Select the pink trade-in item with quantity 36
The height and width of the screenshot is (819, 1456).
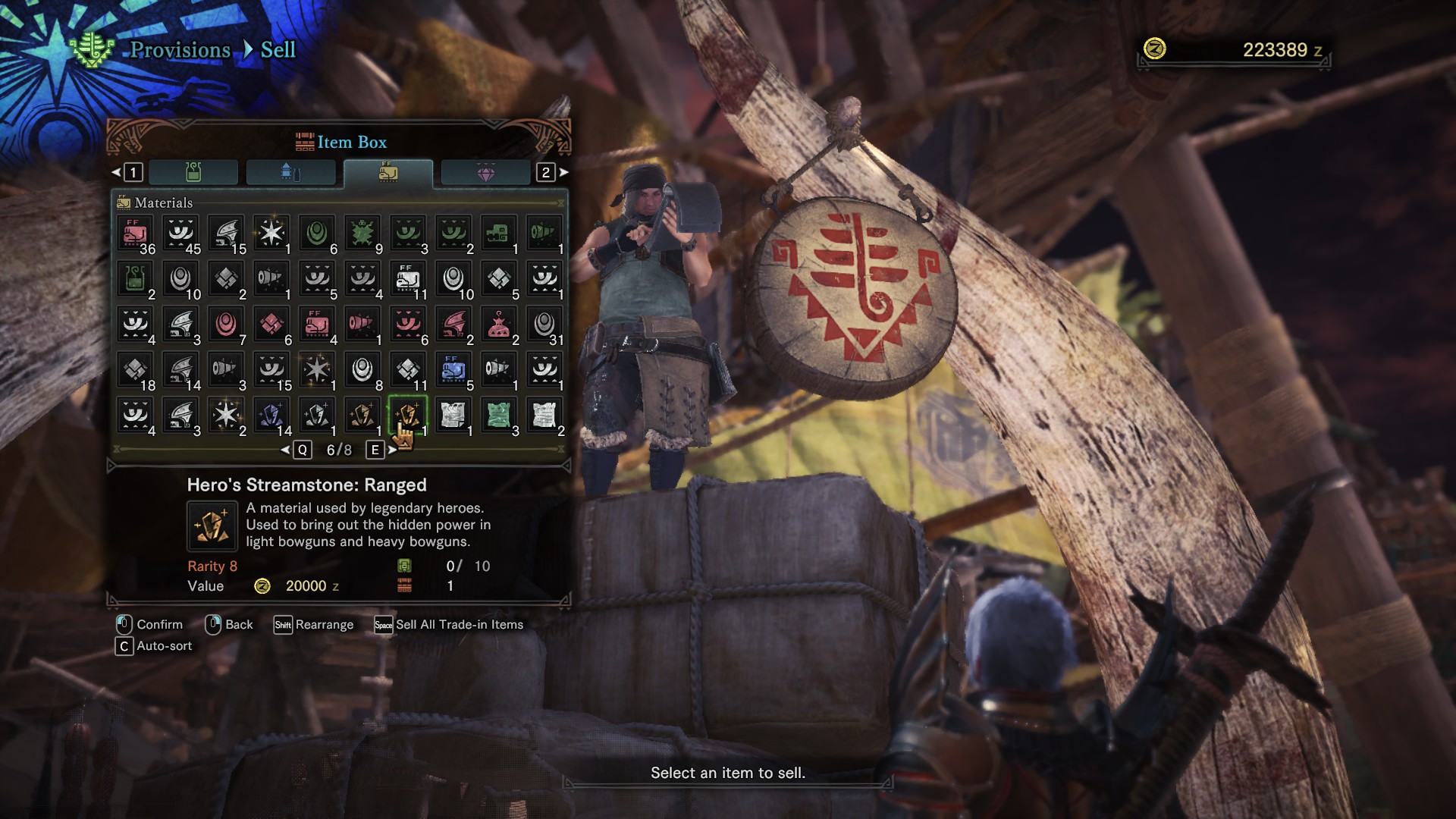(134, 233)
